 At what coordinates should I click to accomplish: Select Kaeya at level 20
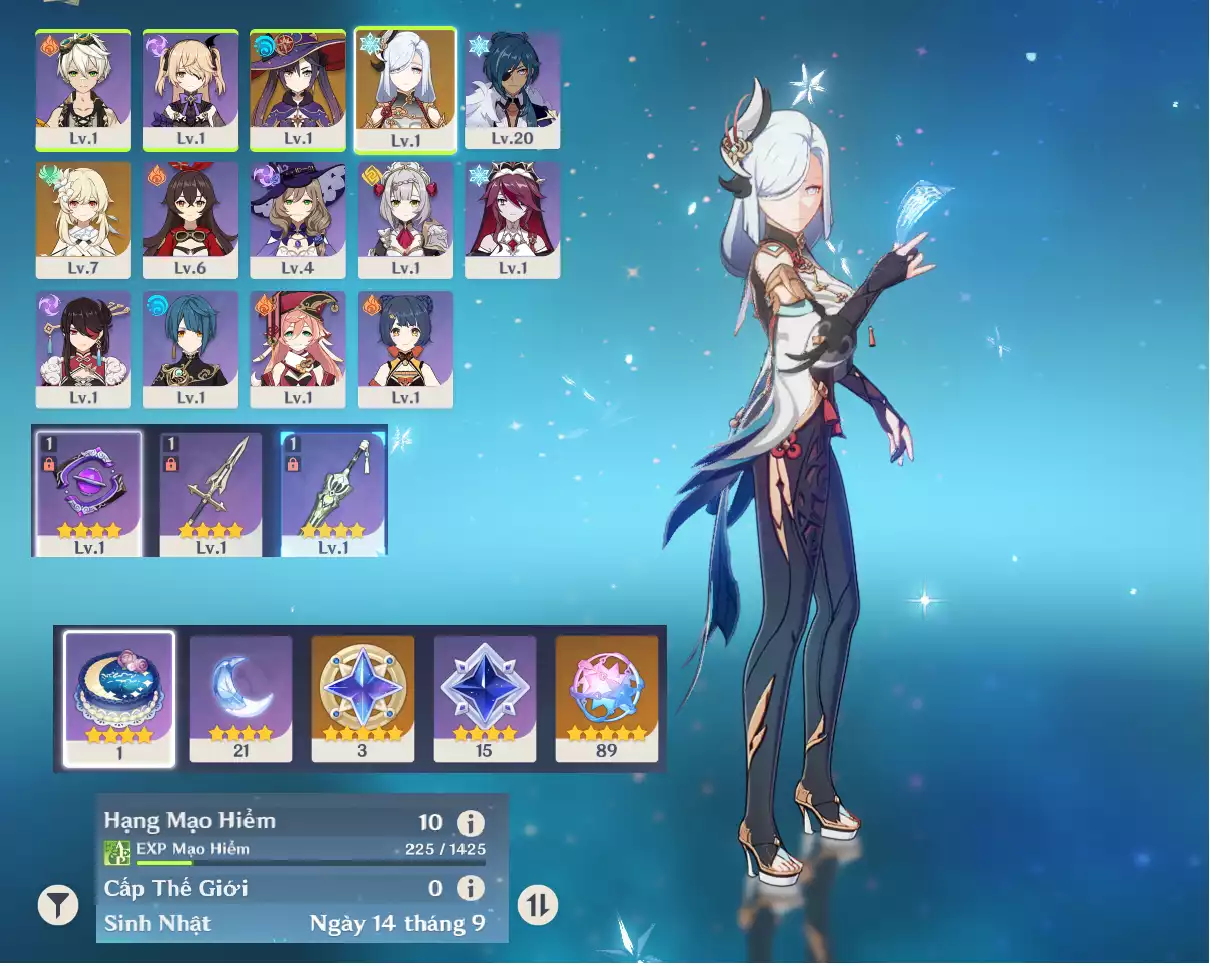click(513, 89)
